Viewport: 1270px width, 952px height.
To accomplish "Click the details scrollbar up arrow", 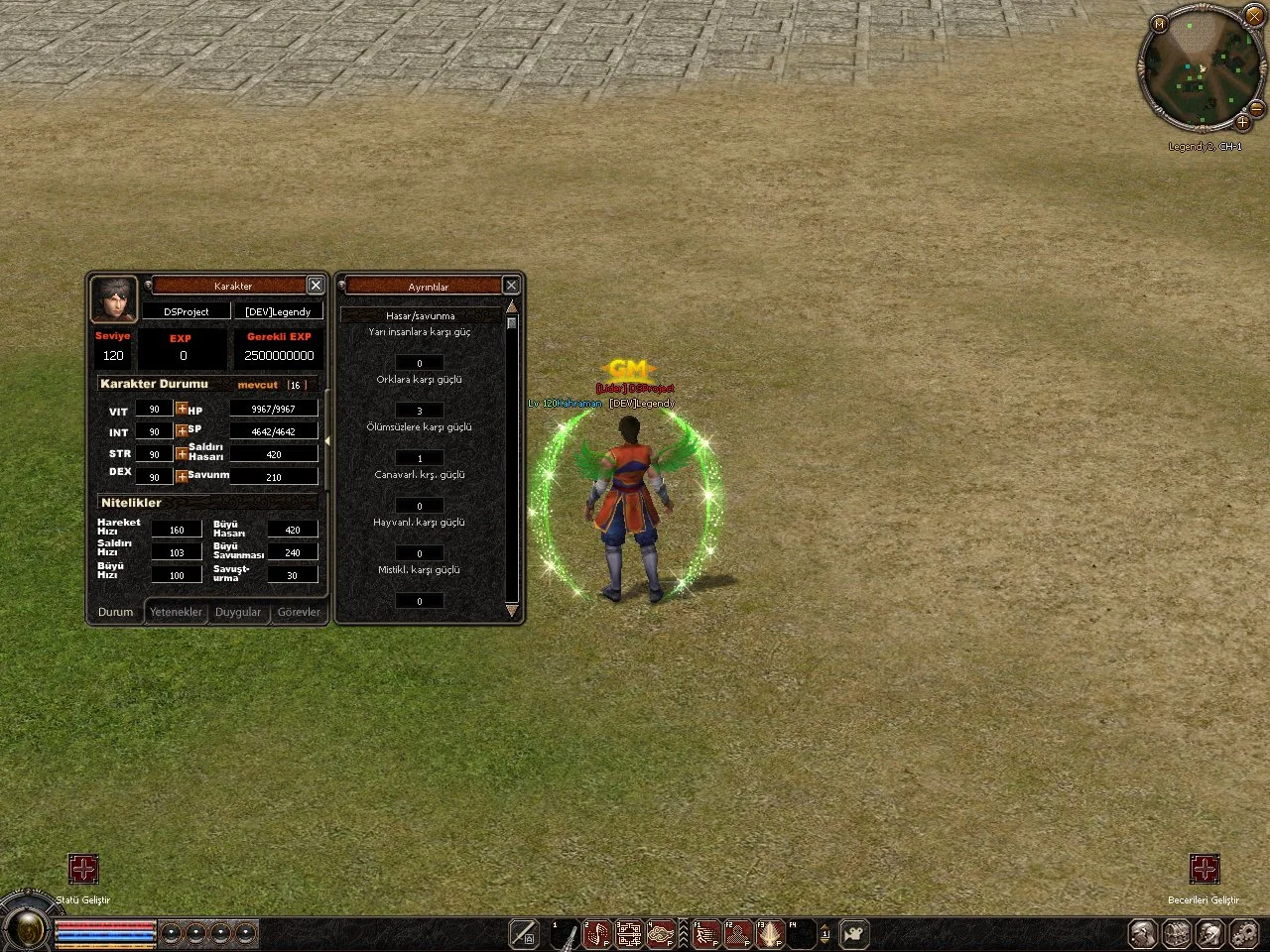I will click(x=512, y=308).
